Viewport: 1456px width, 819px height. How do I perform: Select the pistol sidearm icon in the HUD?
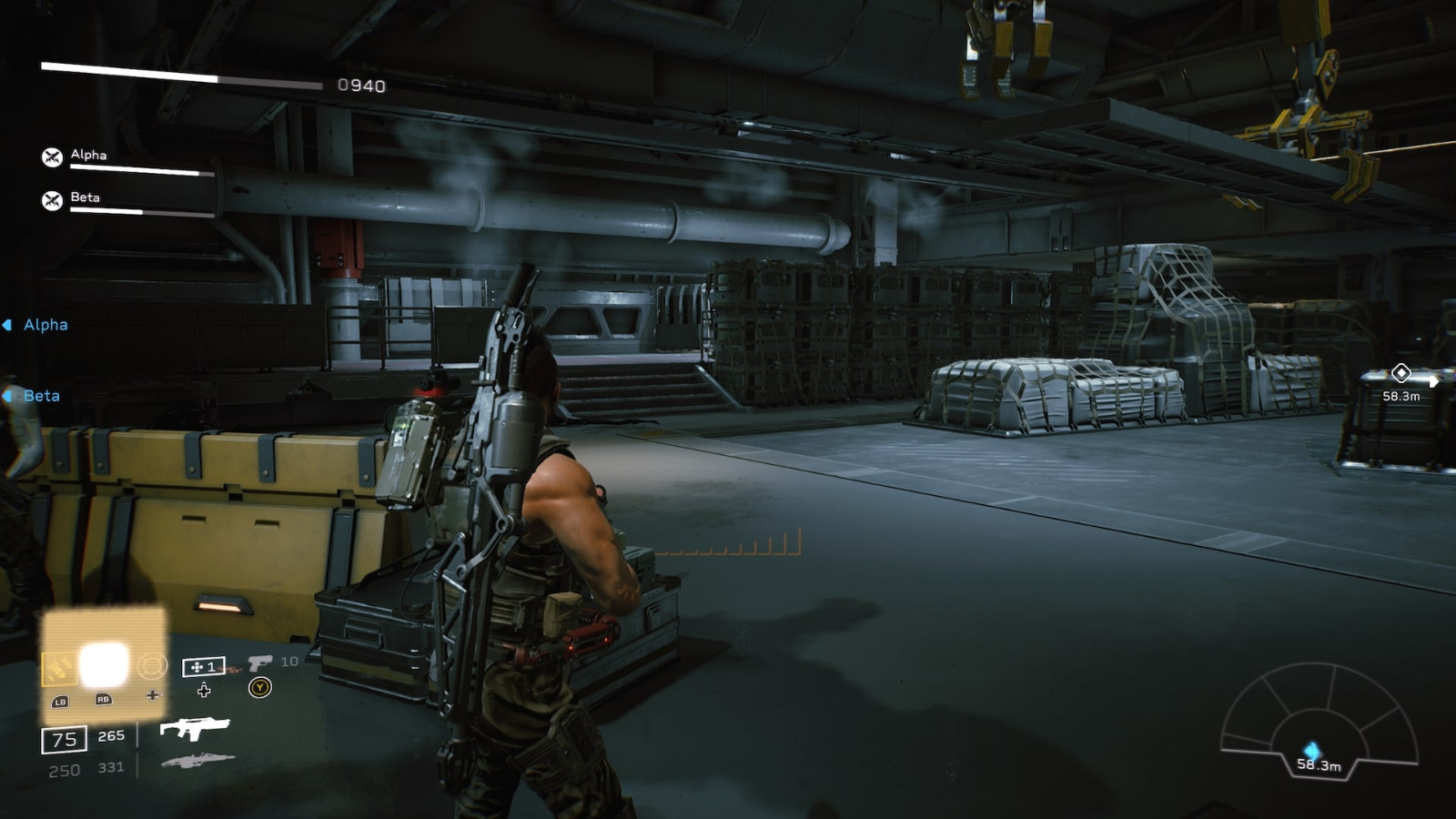coord(259,664)
